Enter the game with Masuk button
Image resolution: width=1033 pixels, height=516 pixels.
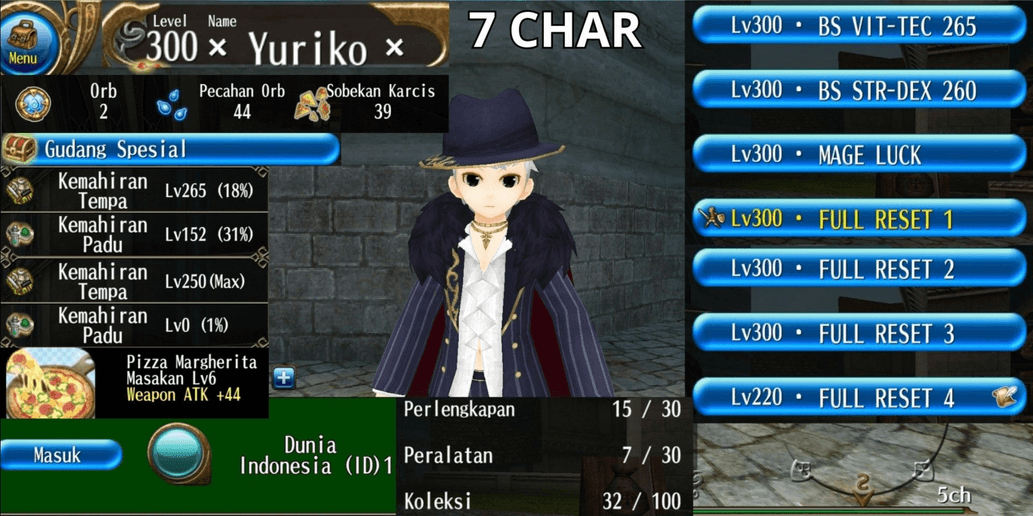60,455
